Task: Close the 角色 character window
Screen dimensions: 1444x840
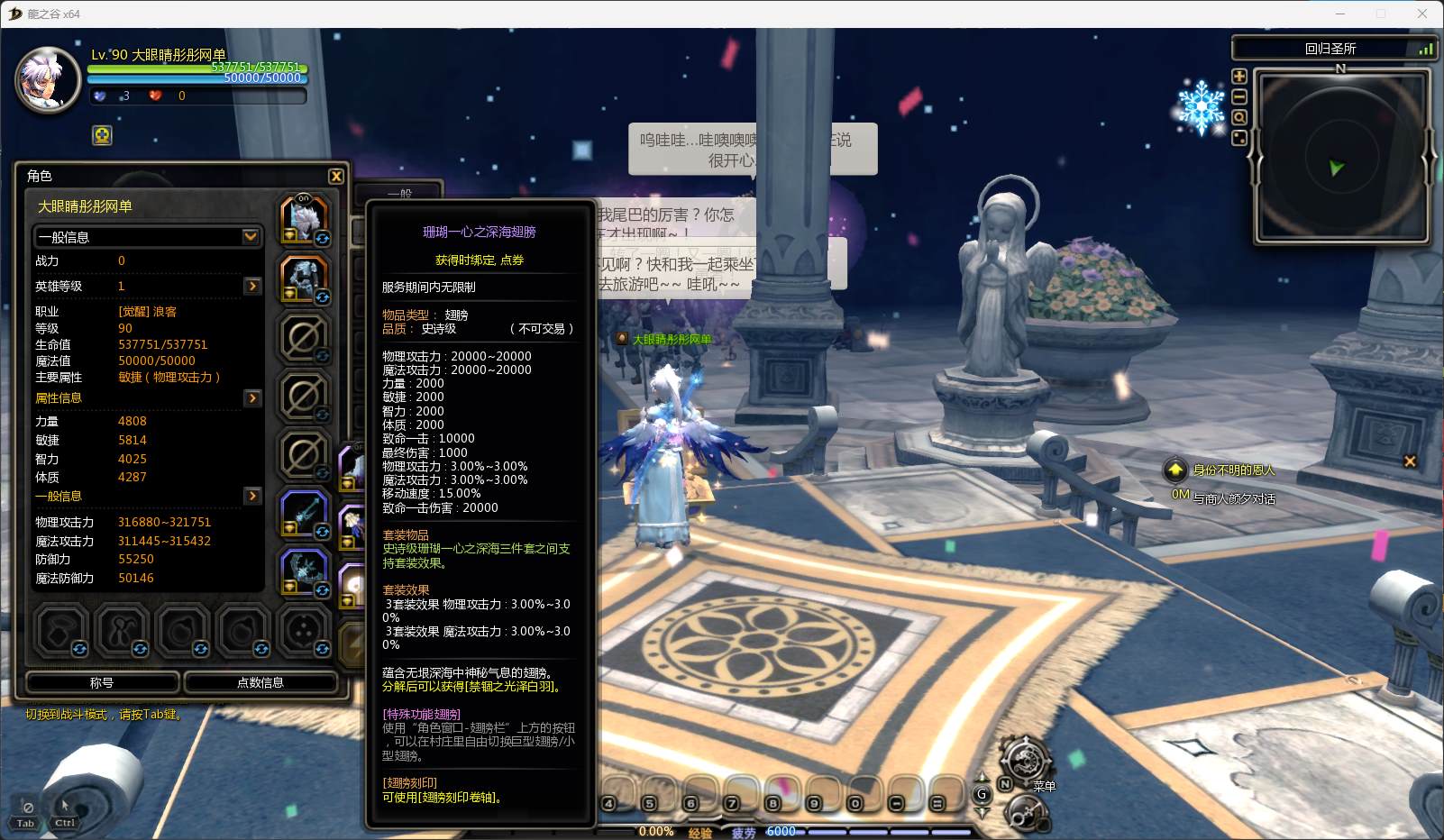Action: 336,177
